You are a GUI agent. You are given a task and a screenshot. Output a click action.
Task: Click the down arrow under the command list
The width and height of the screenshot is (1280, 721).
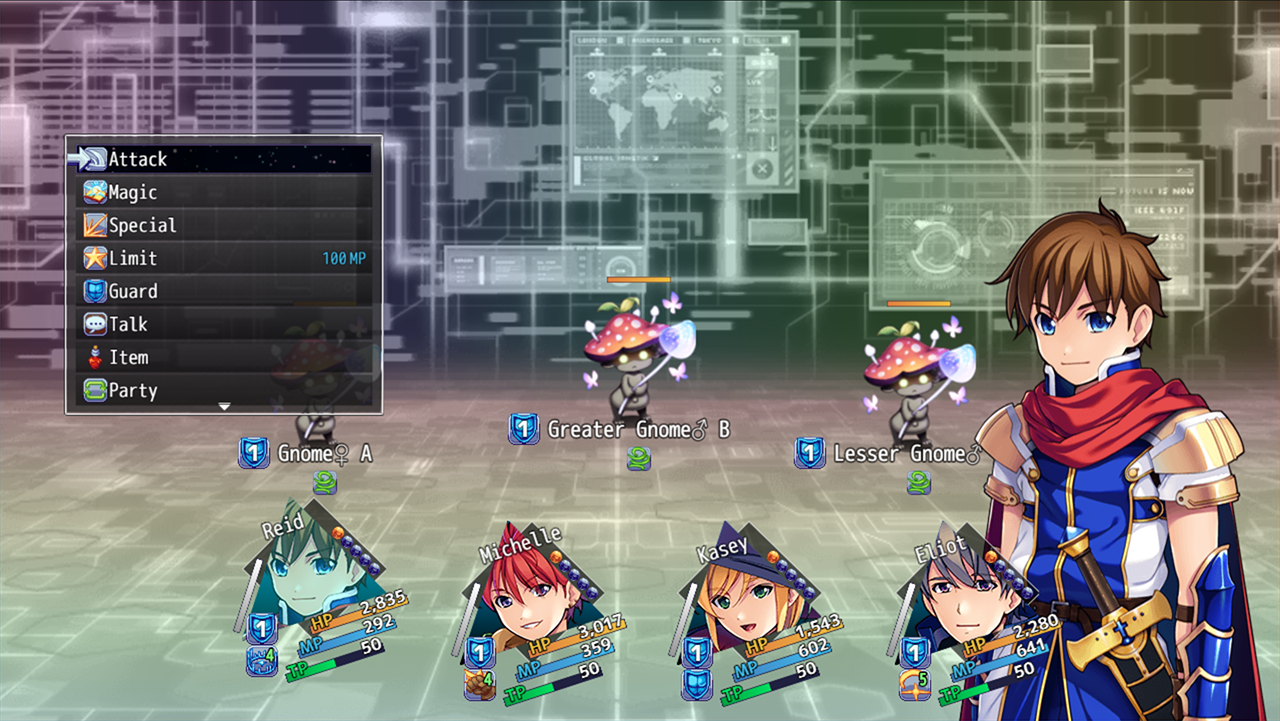tap(224, 407)
